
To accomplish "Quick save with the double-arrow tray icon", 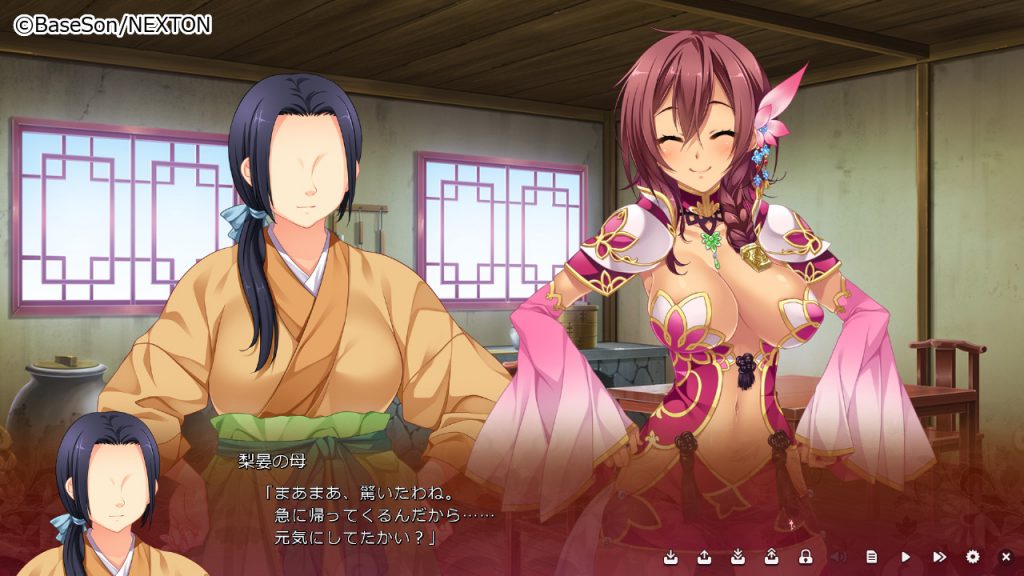I will coord(738,556).
